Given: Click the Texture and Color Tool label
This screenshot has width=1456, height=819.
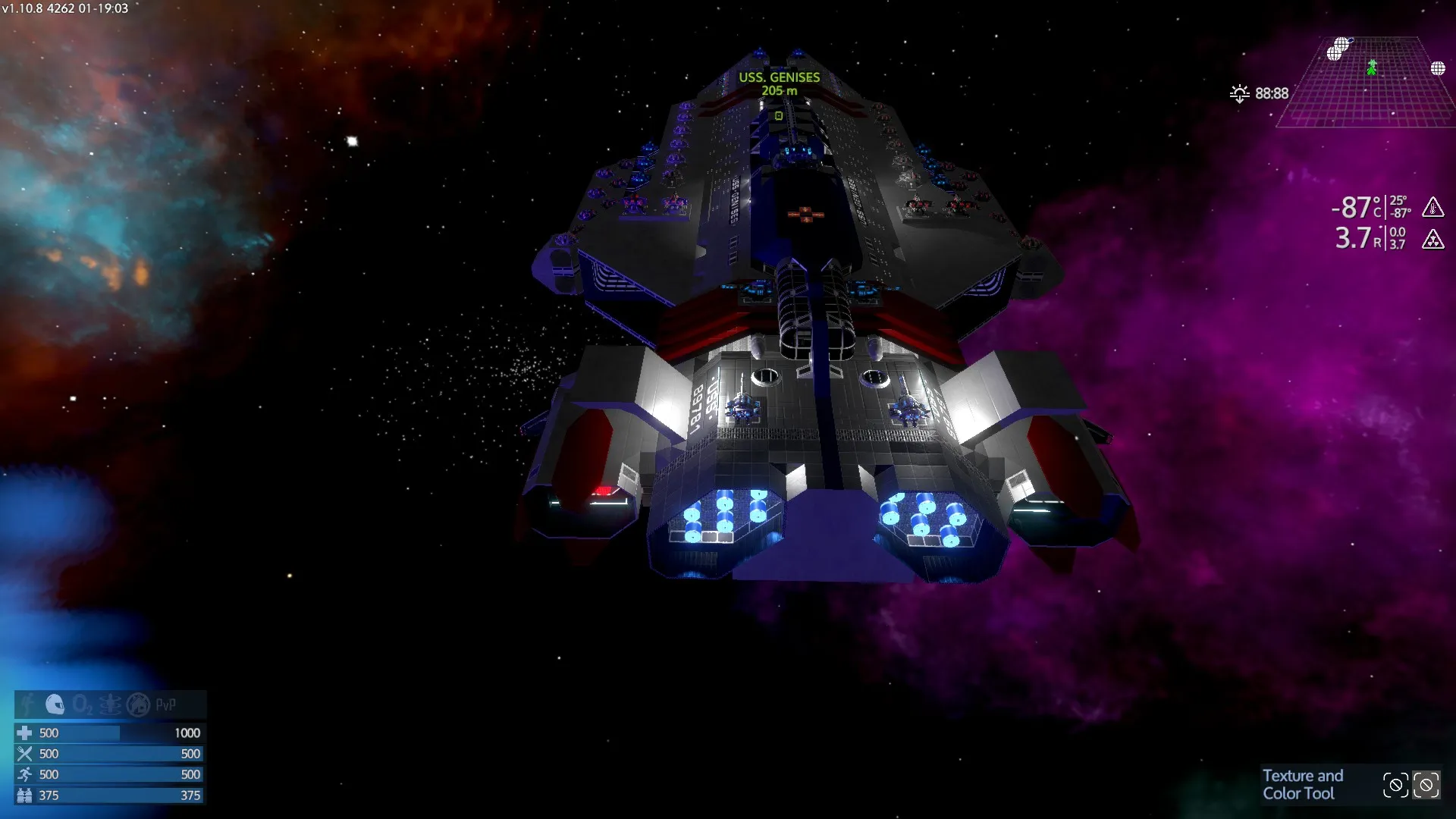Looking at the screenshot, I should coord(1302,784).
